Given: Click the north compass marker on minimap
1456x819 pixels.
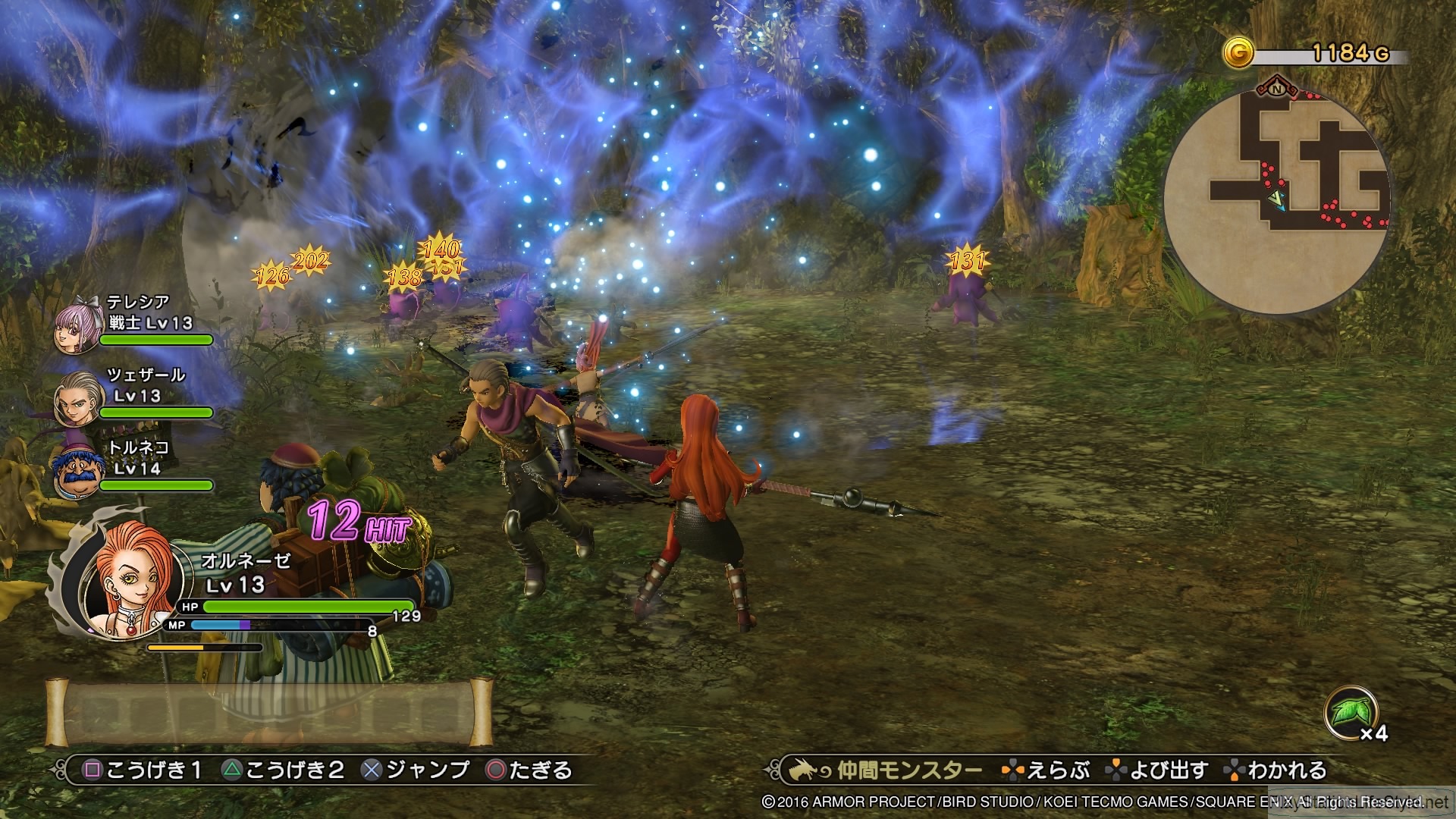Looking at the screenshot, I should [x=1277, y=87].
